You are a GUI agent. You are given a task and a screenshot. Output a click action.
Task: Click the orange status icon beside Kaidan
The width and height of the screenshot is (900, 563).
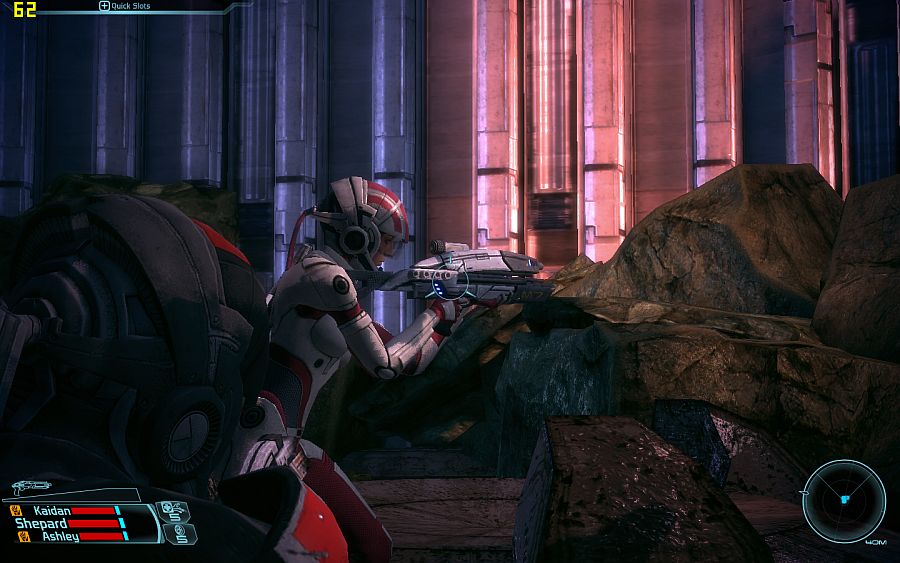tap(15, 510)
